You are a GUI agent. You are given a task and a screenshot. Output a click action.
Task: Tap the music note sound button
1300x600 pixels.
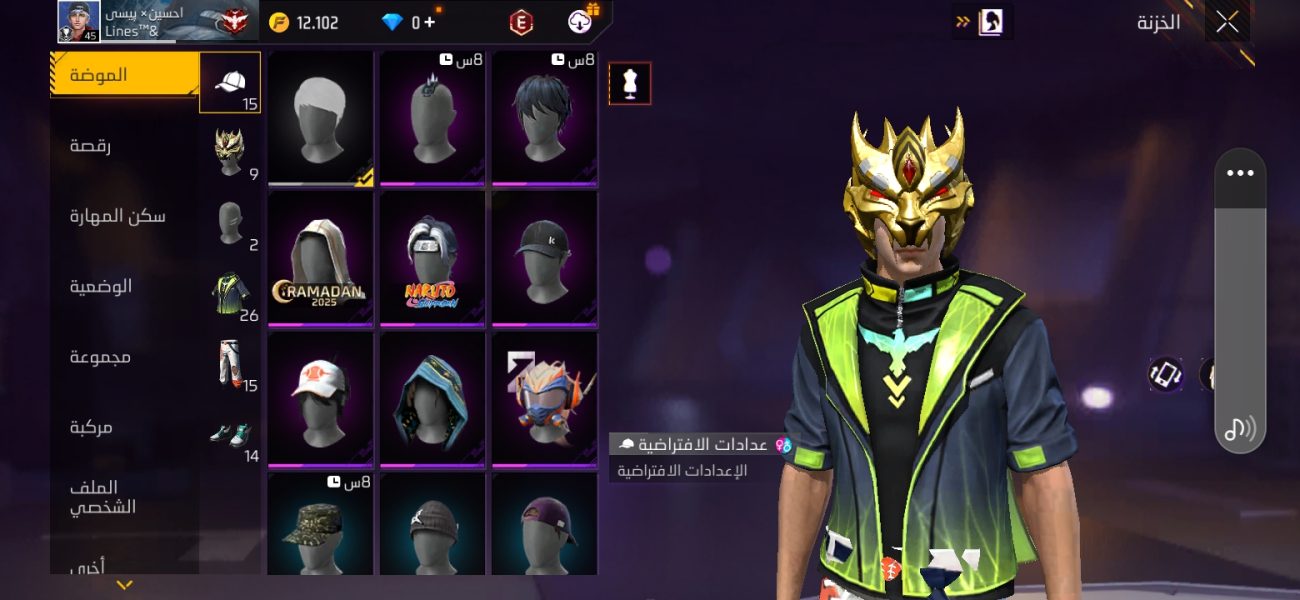click(x=1240, y=429)
